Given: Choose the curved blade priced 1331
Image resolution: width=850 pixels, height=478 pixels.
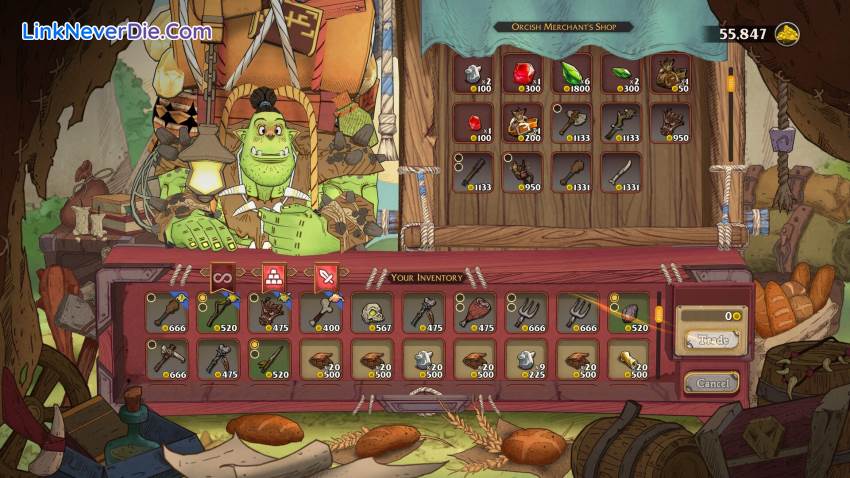Looking at the screenshot, I should point(620,172).
